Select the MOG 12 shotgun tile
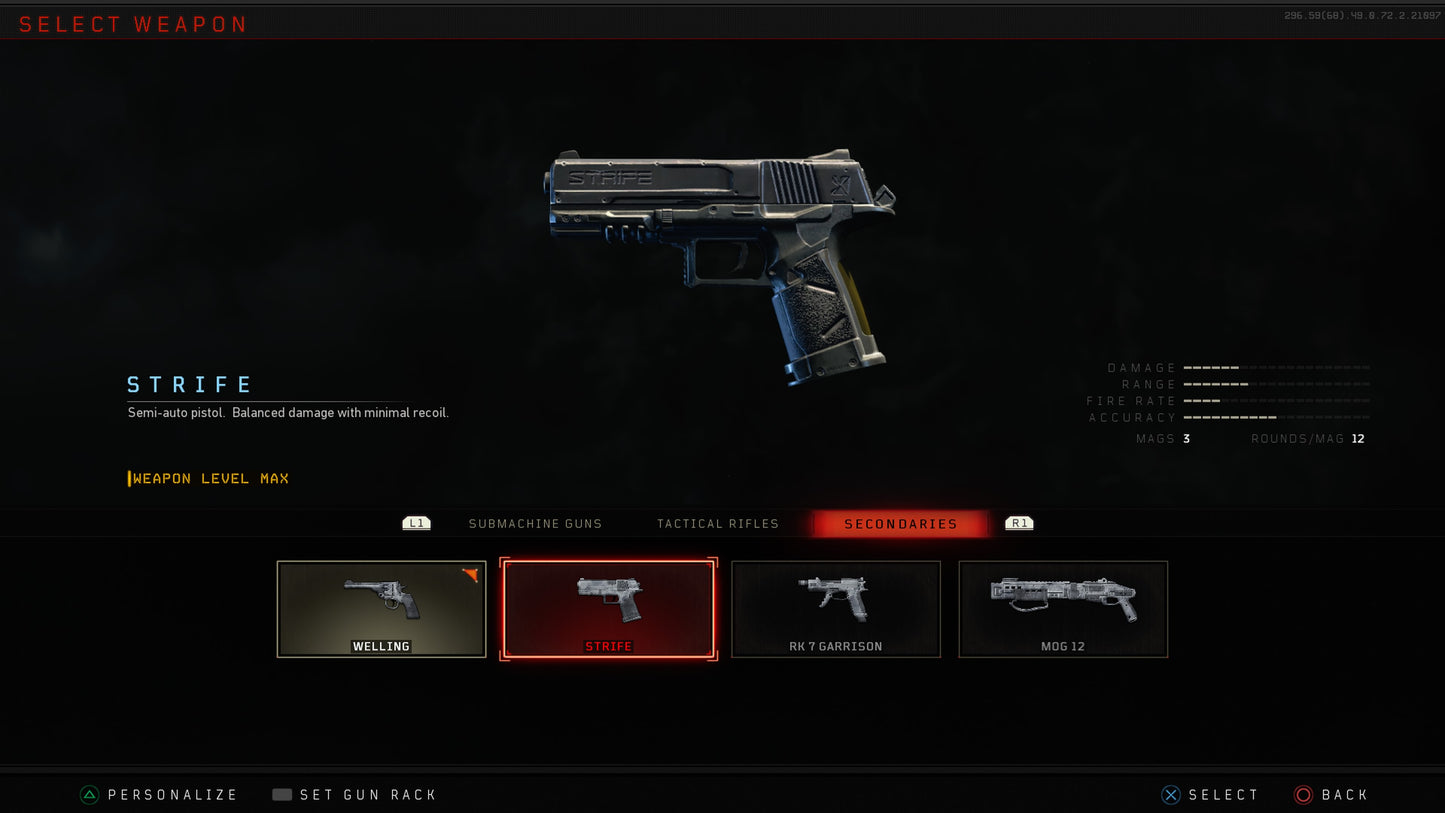Viewport: 1445px width, 813px height. point(1063,609)
